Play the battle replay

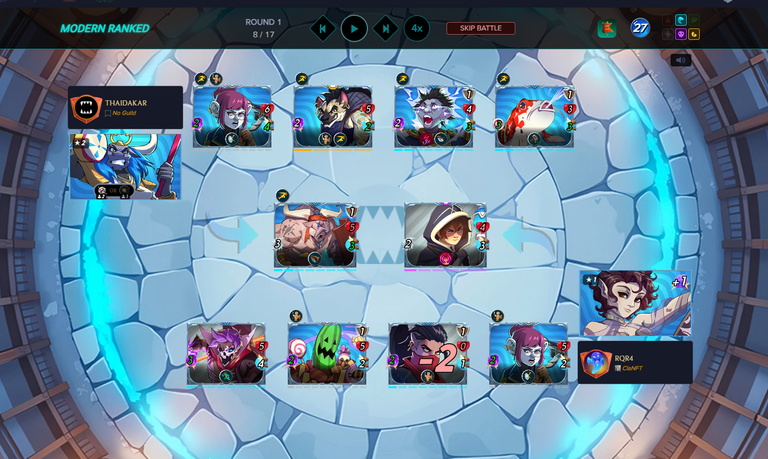tap(354, 28)
